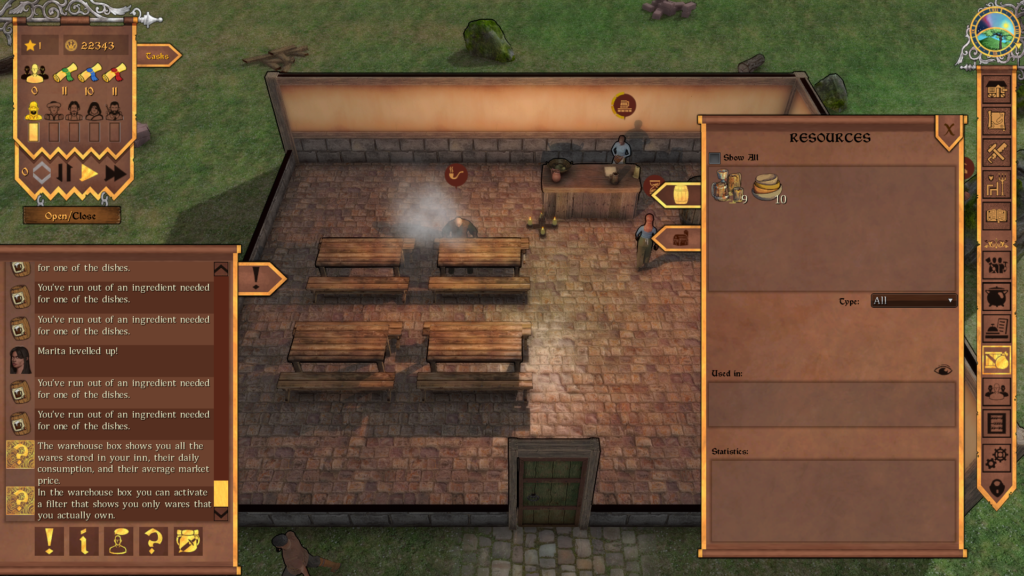Toggle the eye icon beside Used in

[x=942, y=370]
